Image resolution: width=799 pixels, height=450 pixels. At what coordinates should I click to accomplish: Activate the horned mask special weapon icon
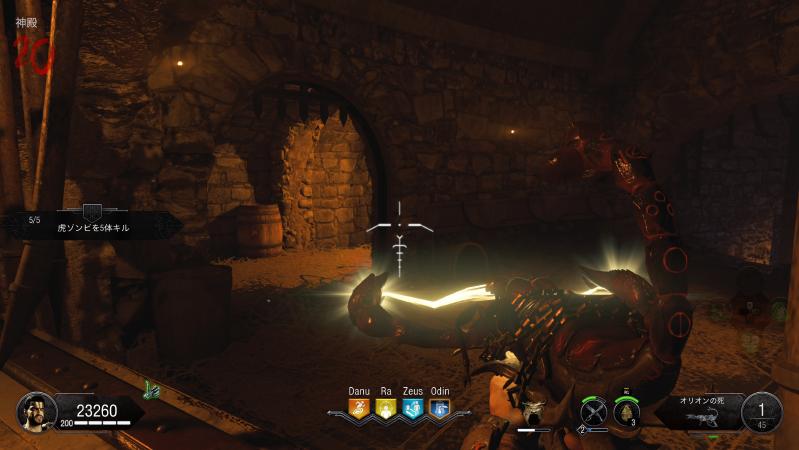click(x=533, y=410)
